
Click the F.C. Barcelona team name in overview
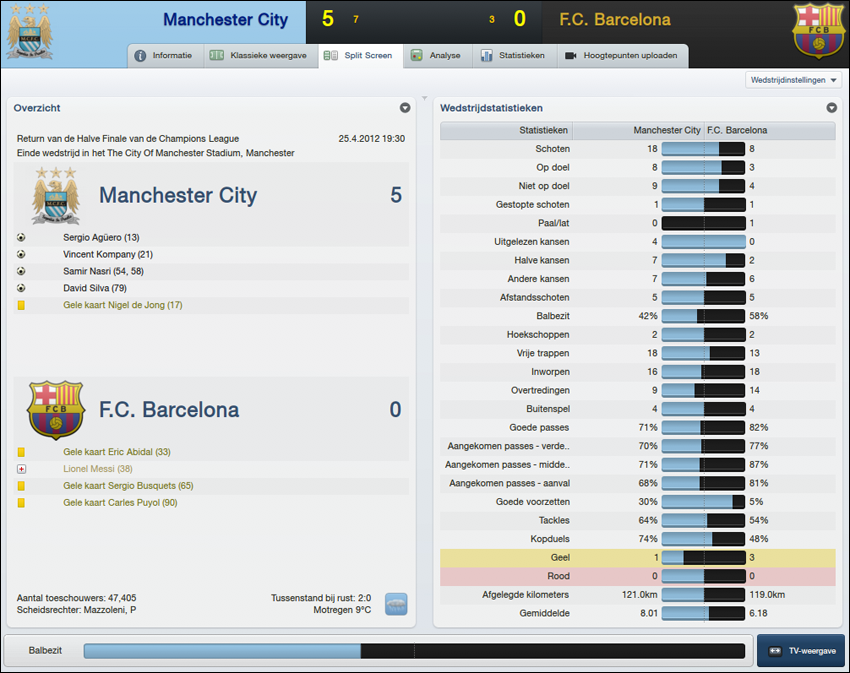pos(169,410)
